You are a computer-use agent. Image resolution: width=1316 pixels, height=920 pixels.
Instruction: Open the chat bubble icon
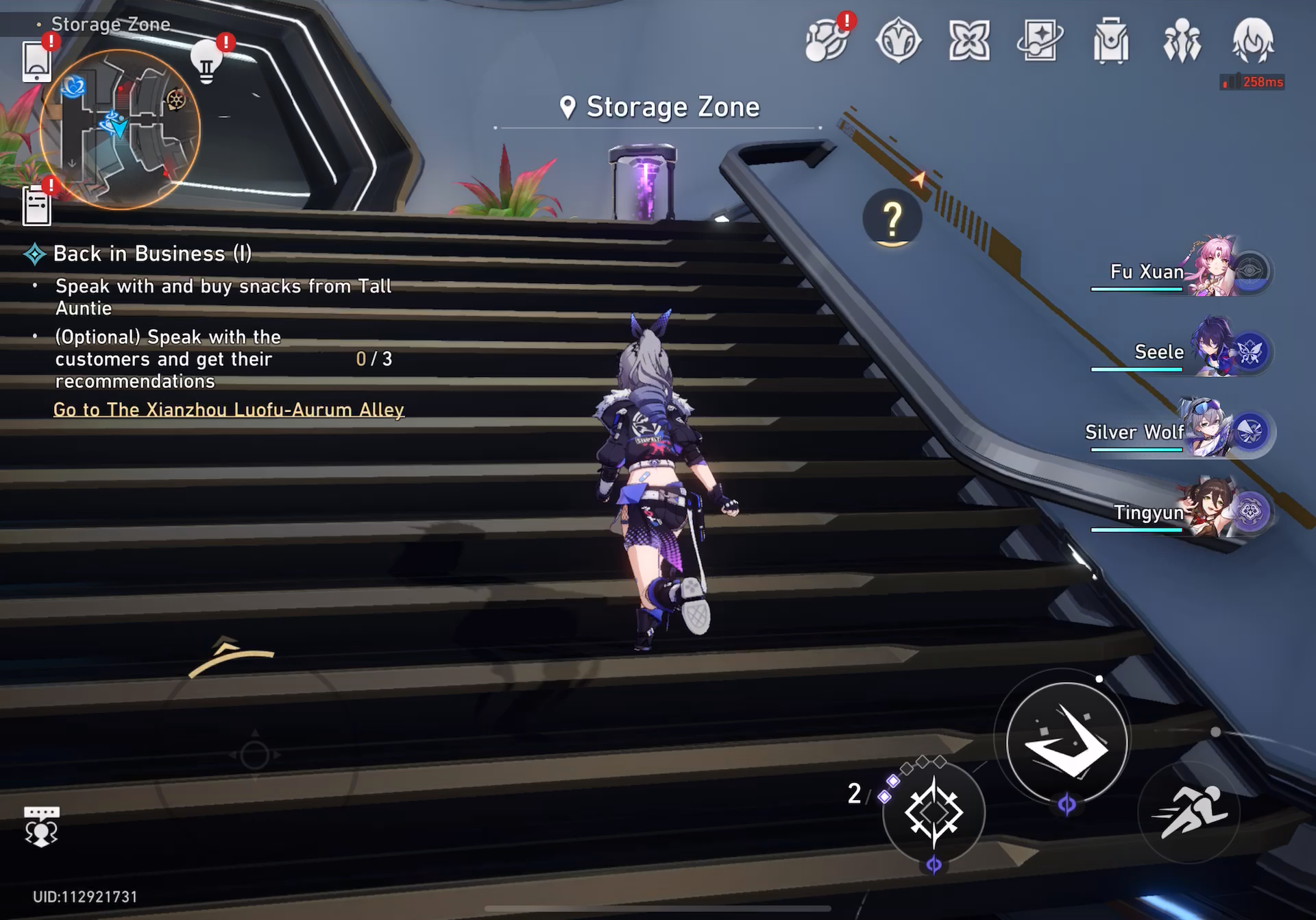tap(41, 825)
